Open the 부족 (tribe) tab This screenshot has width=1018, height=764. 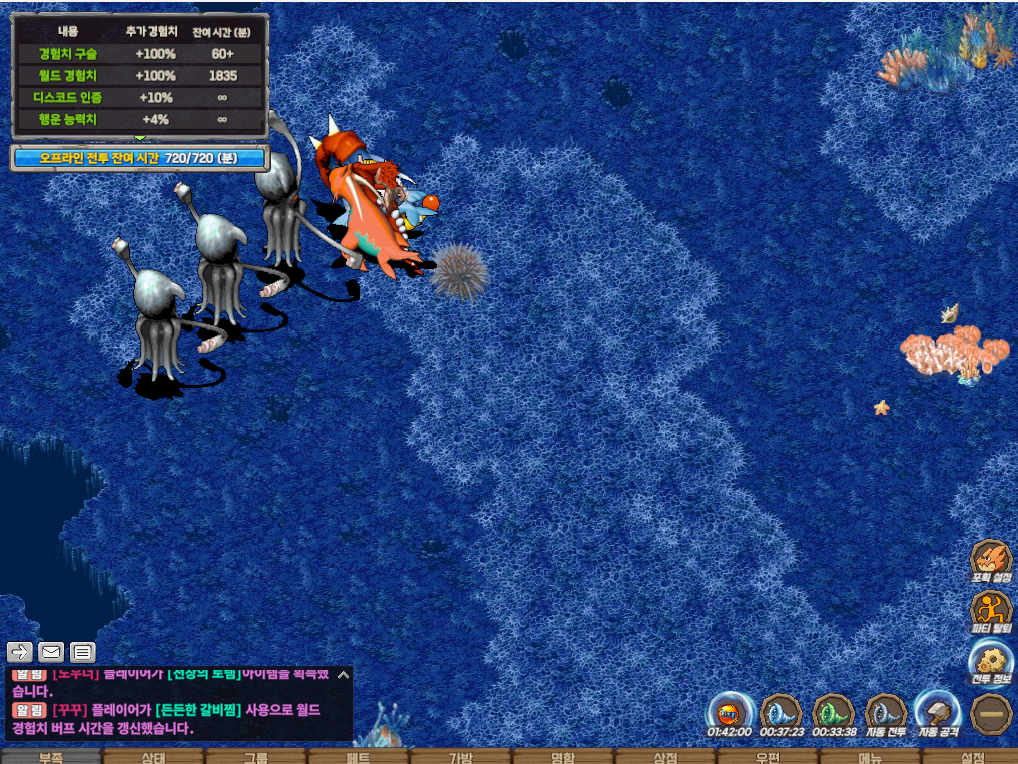[x=51, y=757]
